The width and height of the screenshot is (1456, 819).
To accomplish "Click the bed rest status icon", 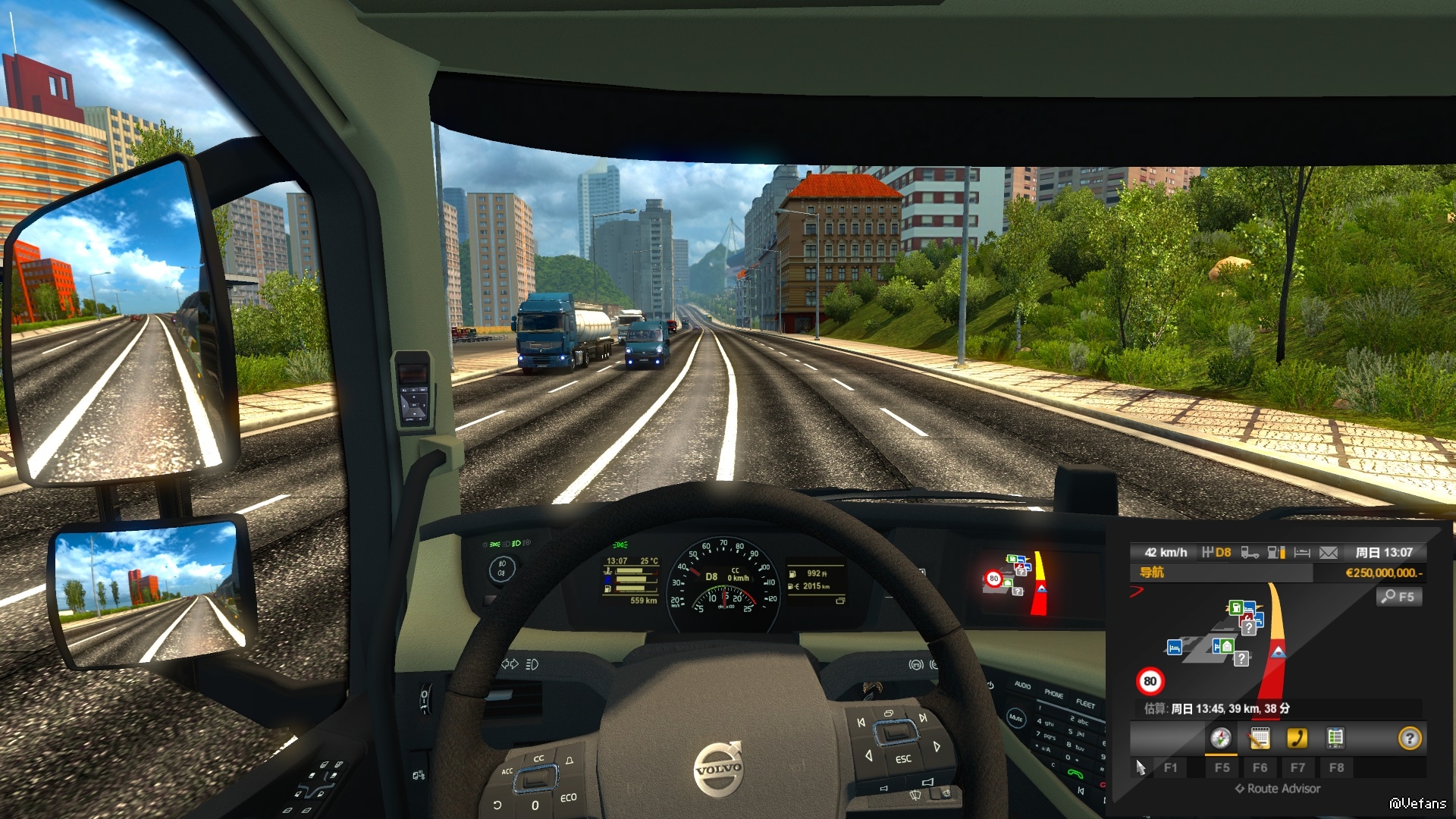I will 1302,553.
